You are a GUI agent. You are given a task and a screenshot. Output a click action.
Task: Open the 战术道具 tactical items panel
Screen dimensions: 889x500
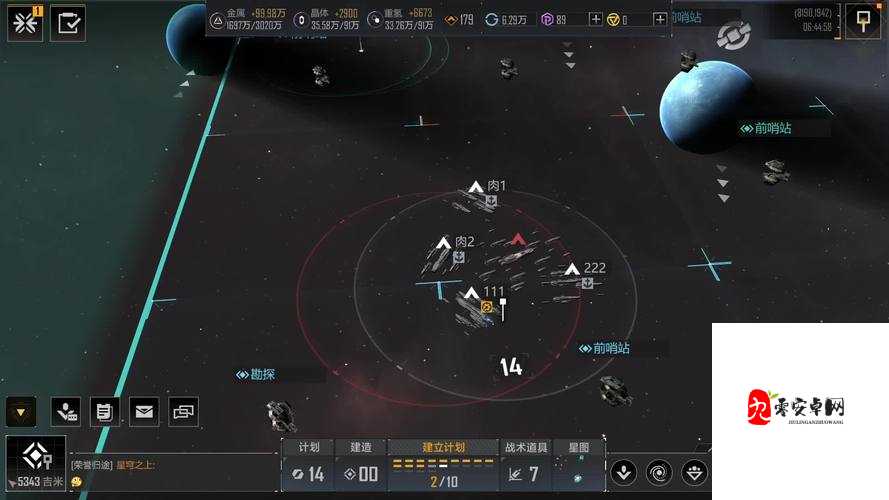pyautogui.click(x=526, y=466)
